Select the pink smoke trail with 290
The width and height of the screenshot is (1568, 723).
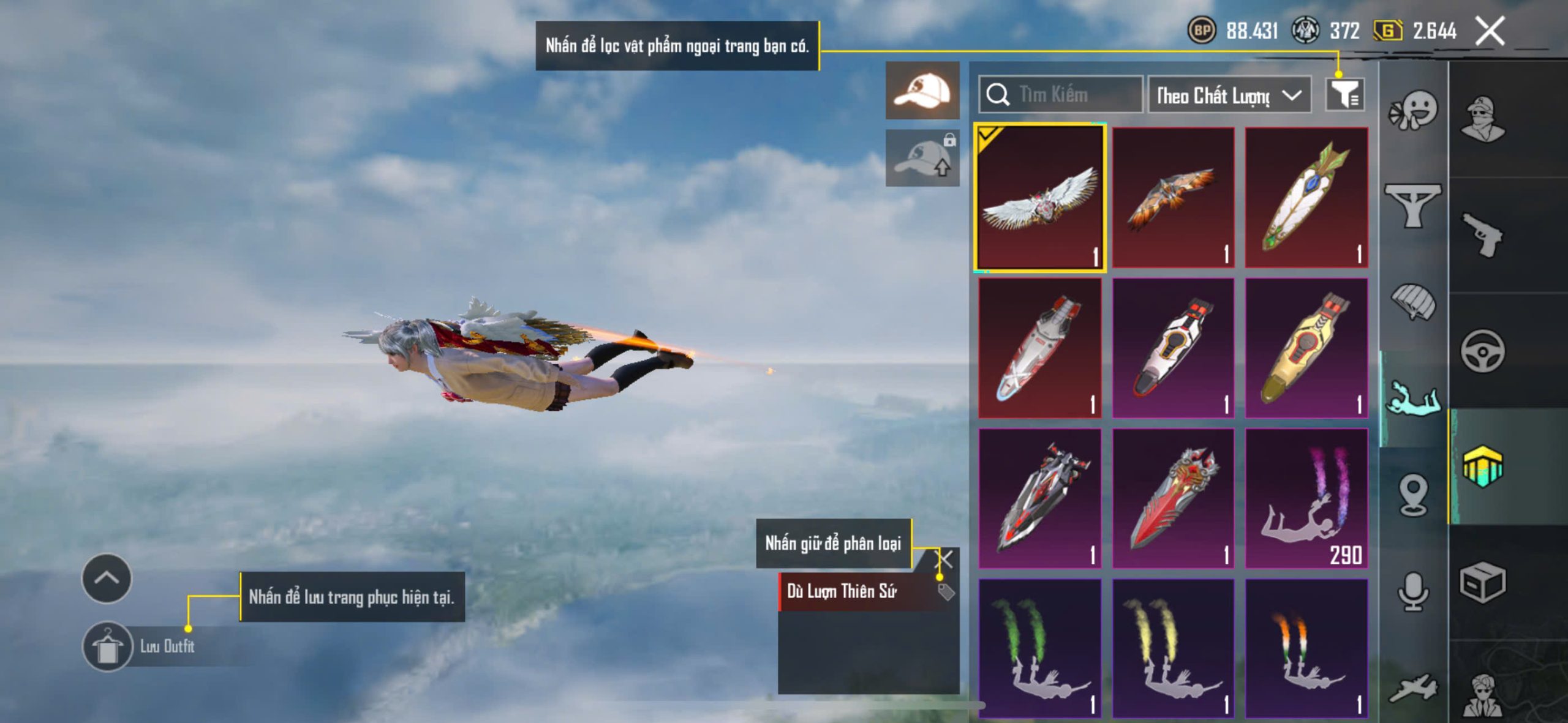click(x=1306, y=498)
